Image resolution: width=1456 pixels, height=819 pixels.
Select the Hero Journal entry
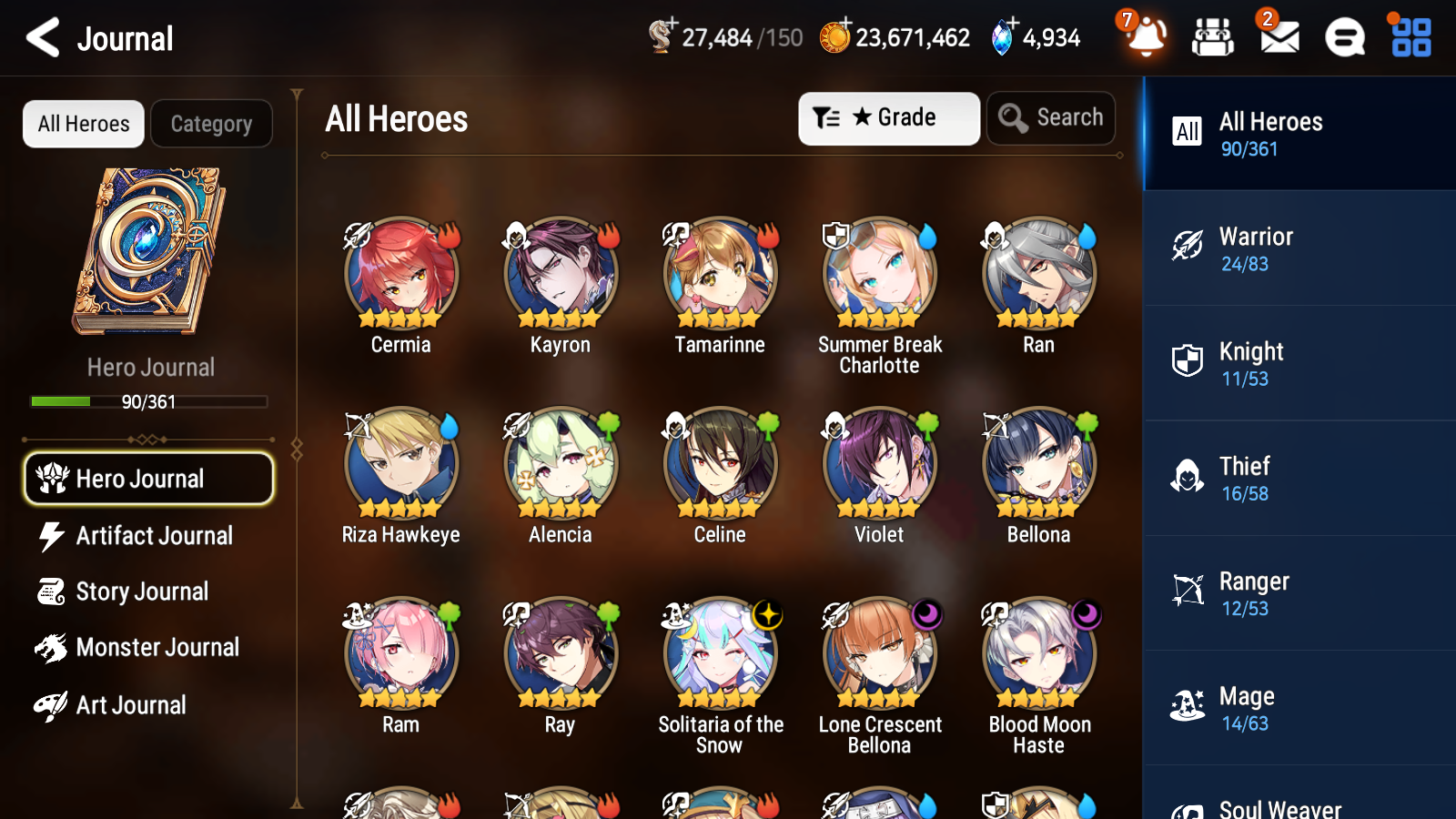pos(148,479)
